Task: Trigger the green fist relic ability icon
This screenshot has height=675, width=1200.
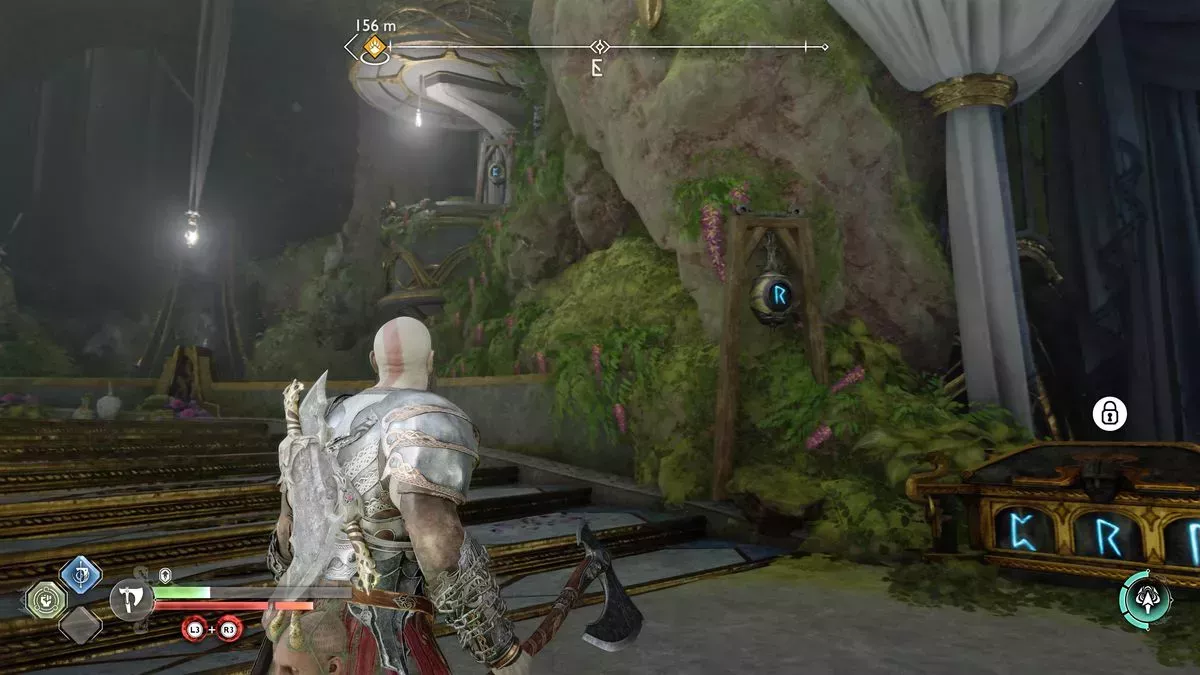Action: (46, 600)
